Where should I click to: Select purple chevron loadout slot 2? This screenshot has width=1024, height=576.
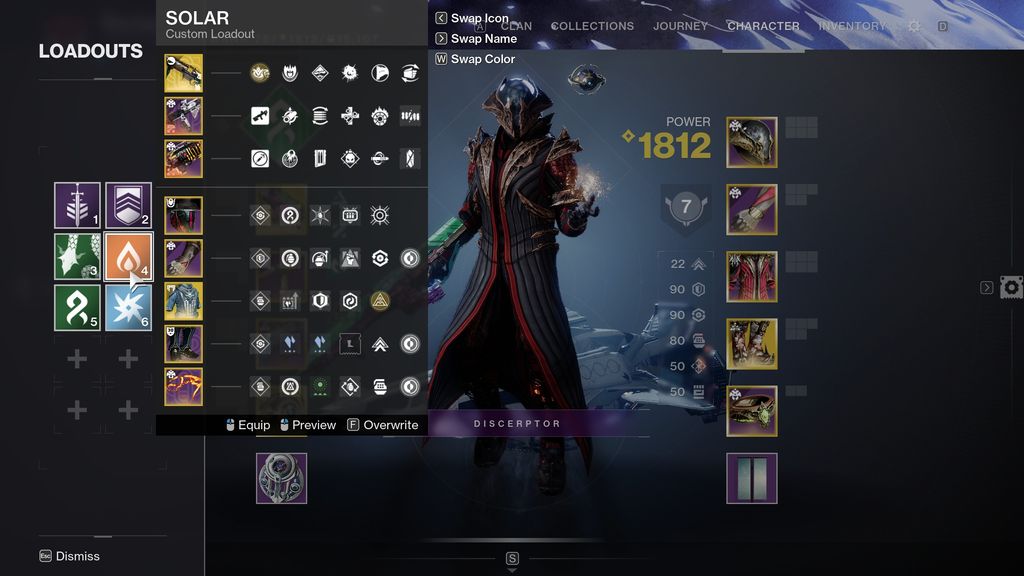tap(128, 206)
